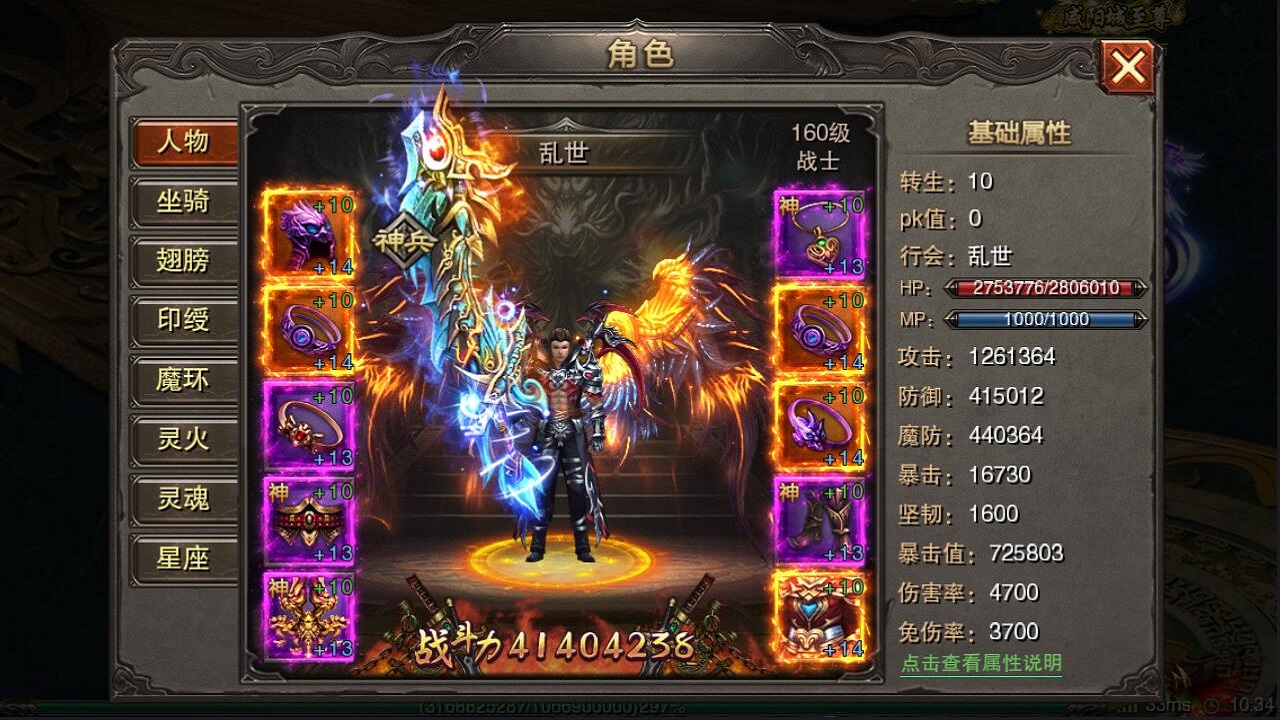1280x720 pixels.
Task: Open the 魔环 (Magic Ring) tab
Action: [183, 380]
